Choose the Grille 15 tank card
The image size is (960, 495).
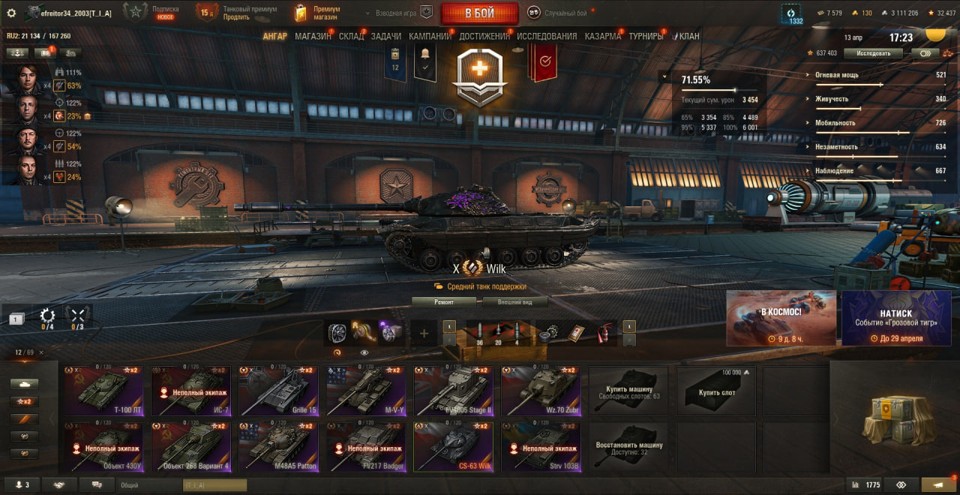click(x=277, y=390)
